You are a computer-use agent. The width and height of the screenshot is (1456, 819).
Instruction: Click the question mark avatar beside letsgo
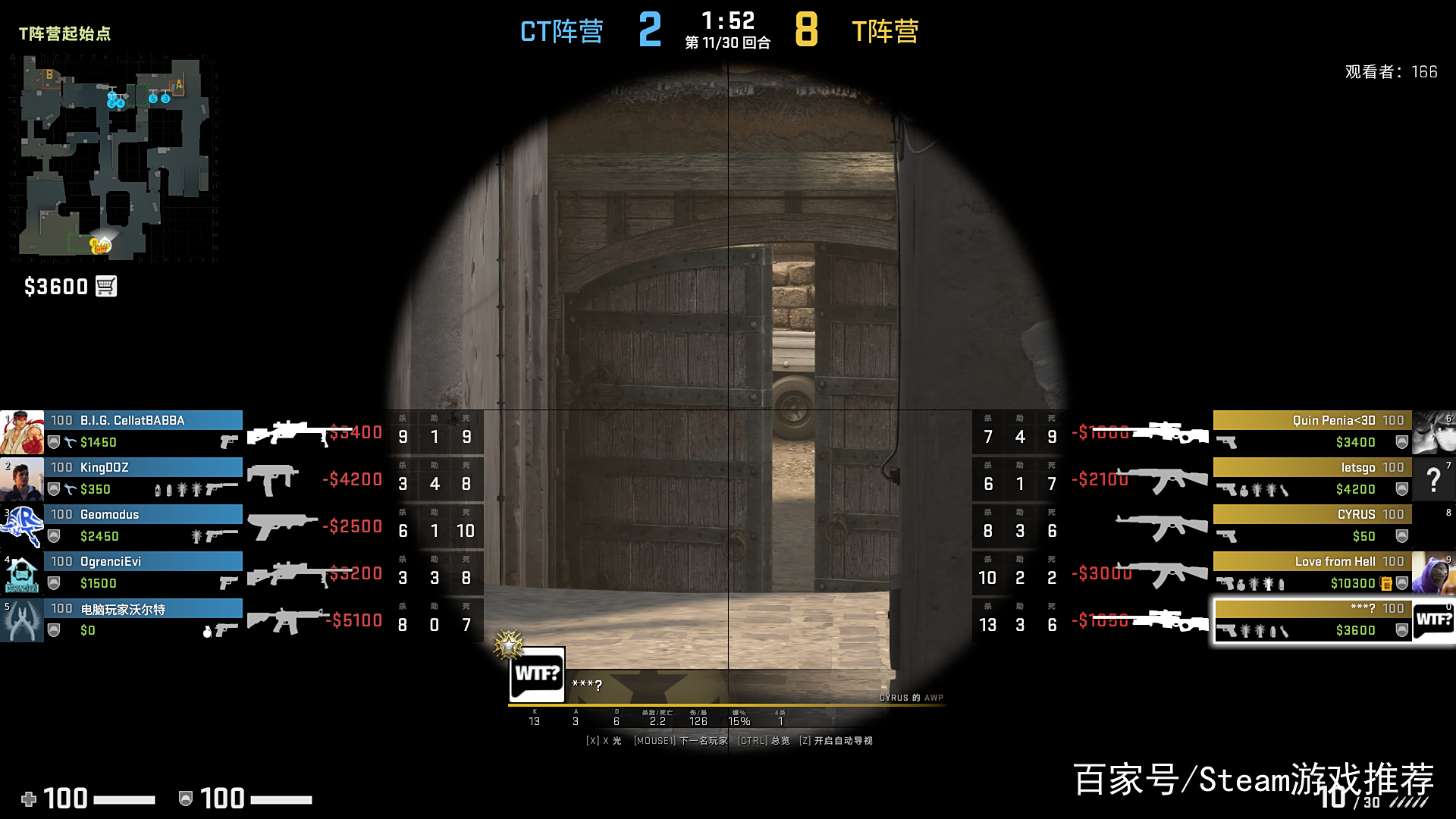tap(1433, 479)
